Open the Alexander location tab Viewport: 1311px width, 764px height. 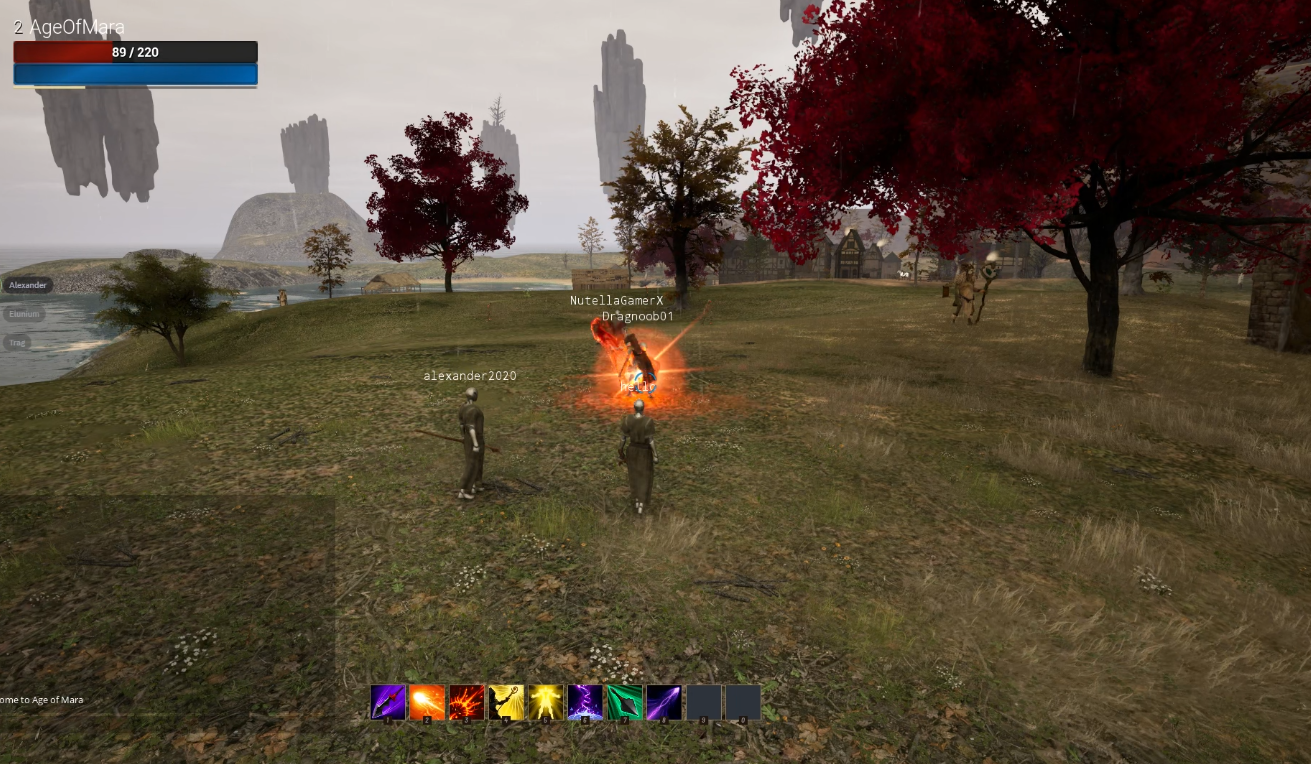click(27, 285)
